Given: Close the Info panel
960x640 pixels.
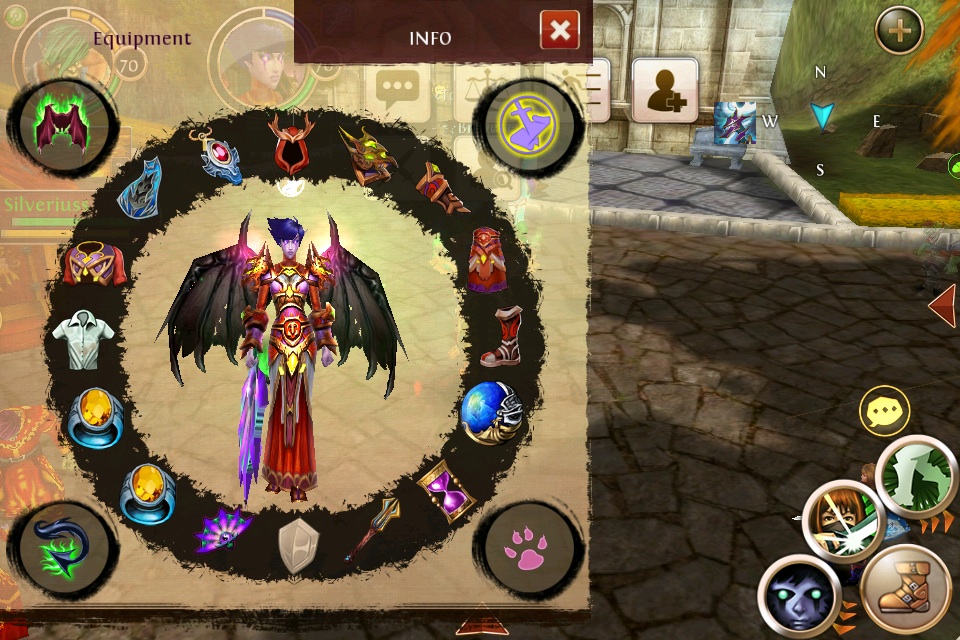Looking at the screenshot, I should point(560,31).
